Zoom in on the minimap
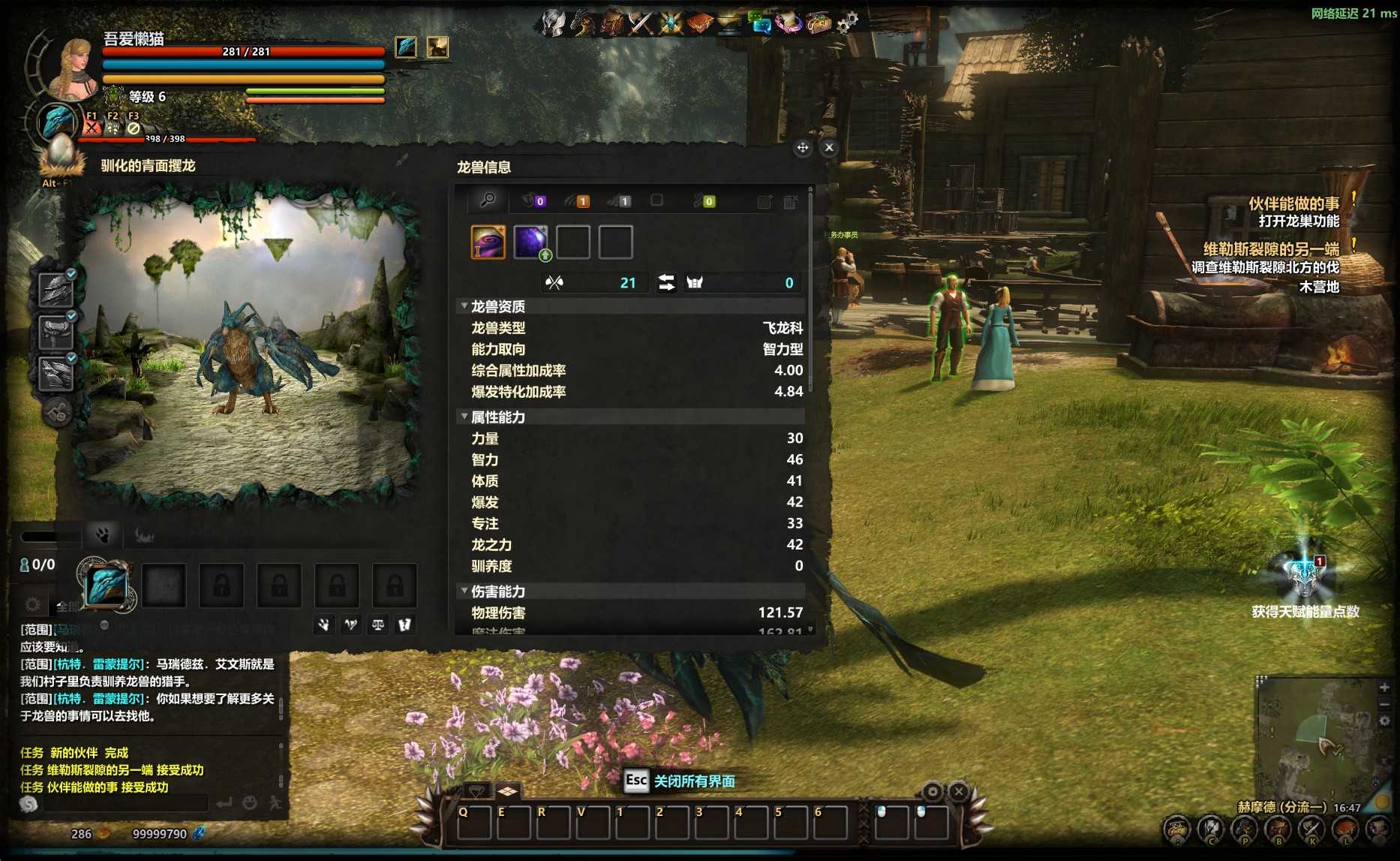1400x861 pixels. pyautogui.click(x=1384, y=687)
